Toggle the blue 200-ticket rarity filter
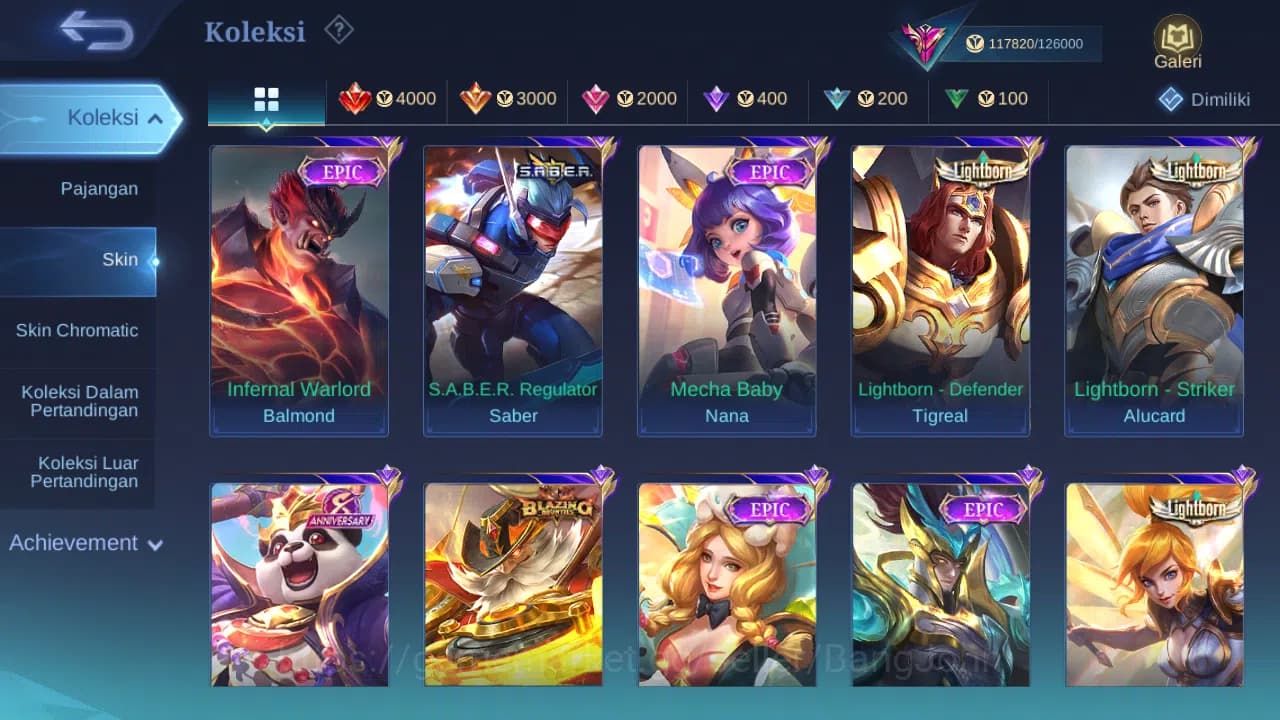This screenshot has width=1280, height=720. pyautogui.click(x=869, y=99)
